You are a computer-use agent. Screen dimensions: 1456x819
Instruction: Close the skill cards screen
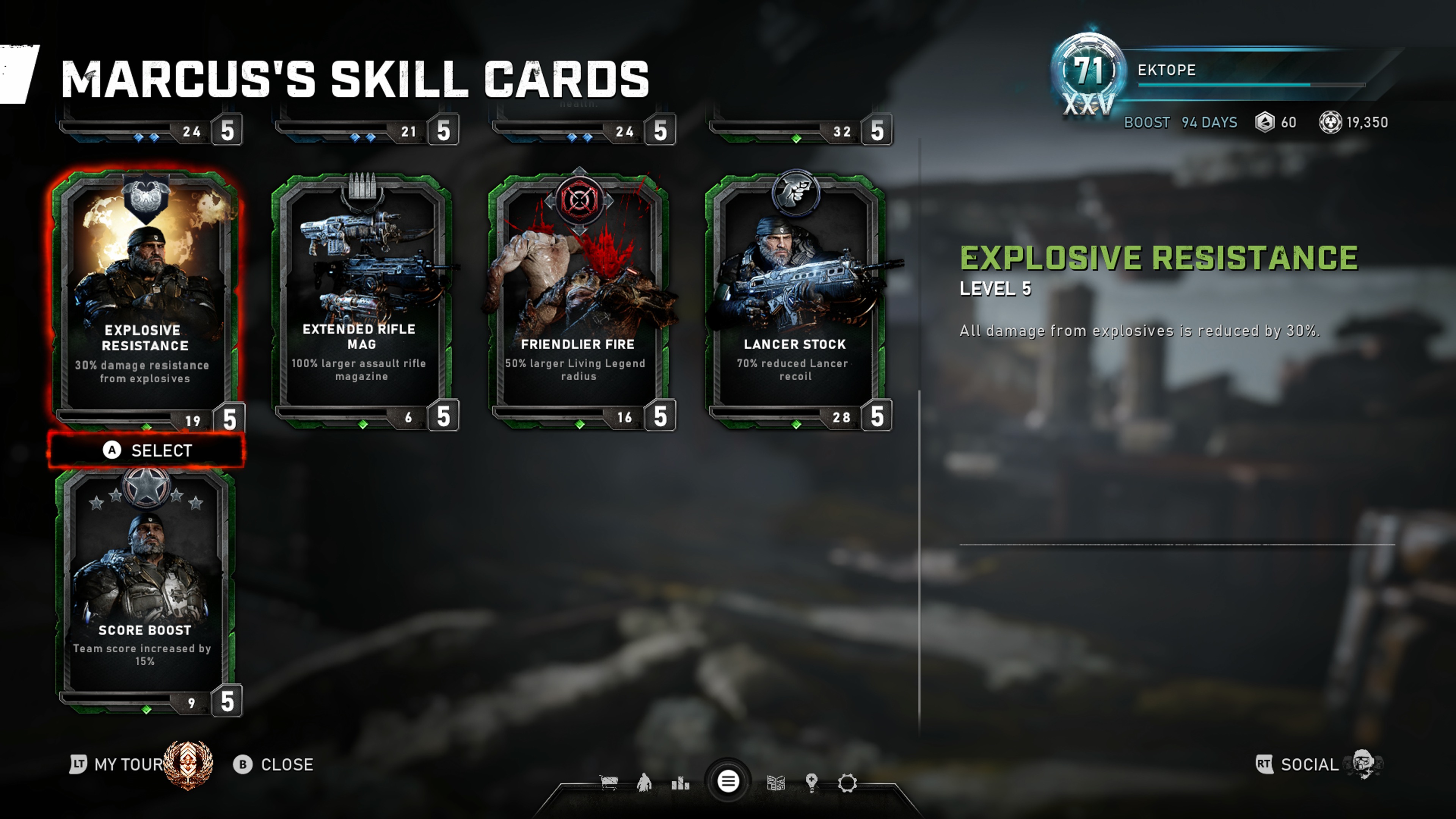273,765
